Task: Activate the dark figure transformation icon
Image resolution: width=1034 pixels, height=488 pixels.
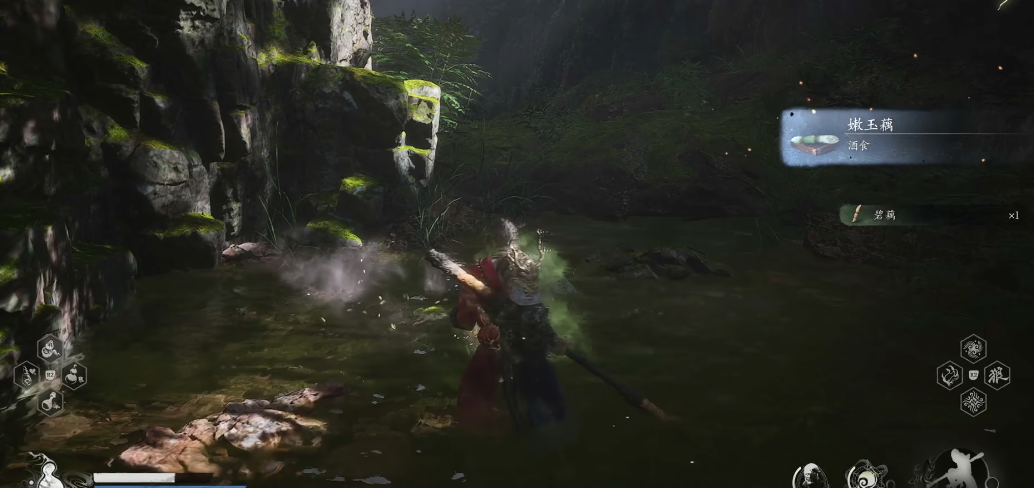Action: click(810, 476)
